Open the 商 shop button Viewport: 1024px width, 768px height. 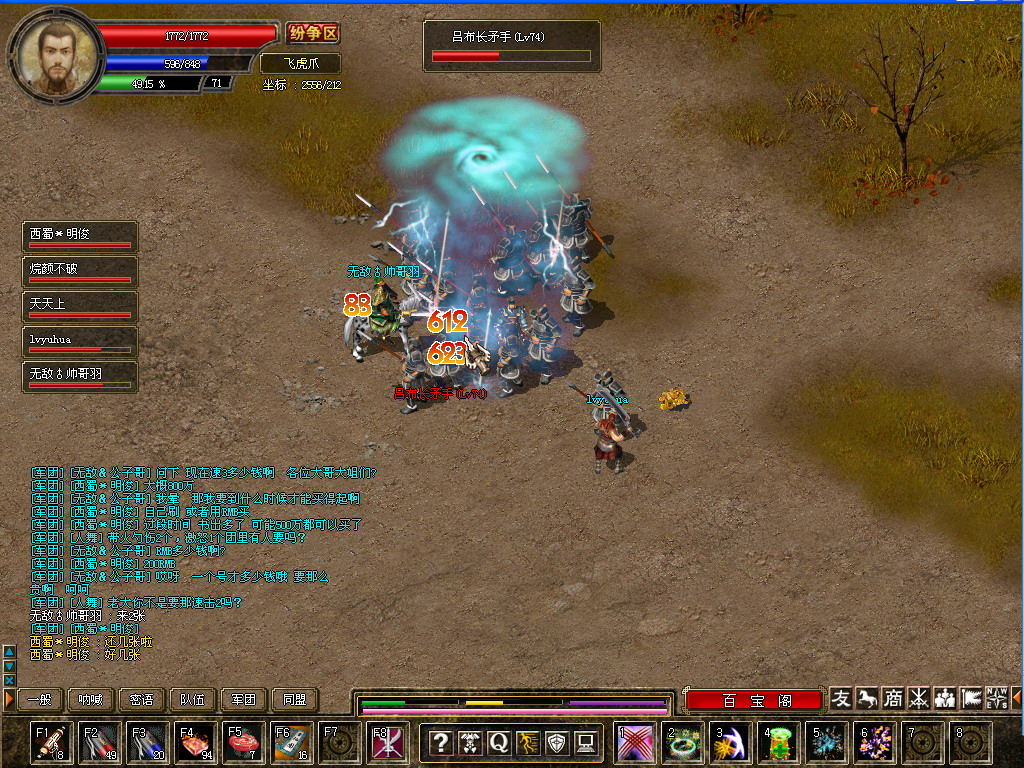pos(893,698)
